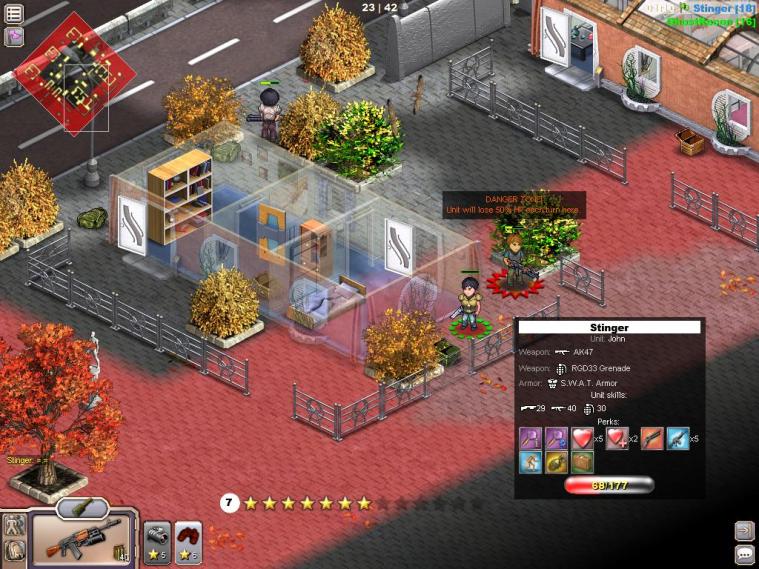The width and height of the screenshot is (759, 569).
Task: Select the green-shirted unit with selection ring
Action: [468, 305]
